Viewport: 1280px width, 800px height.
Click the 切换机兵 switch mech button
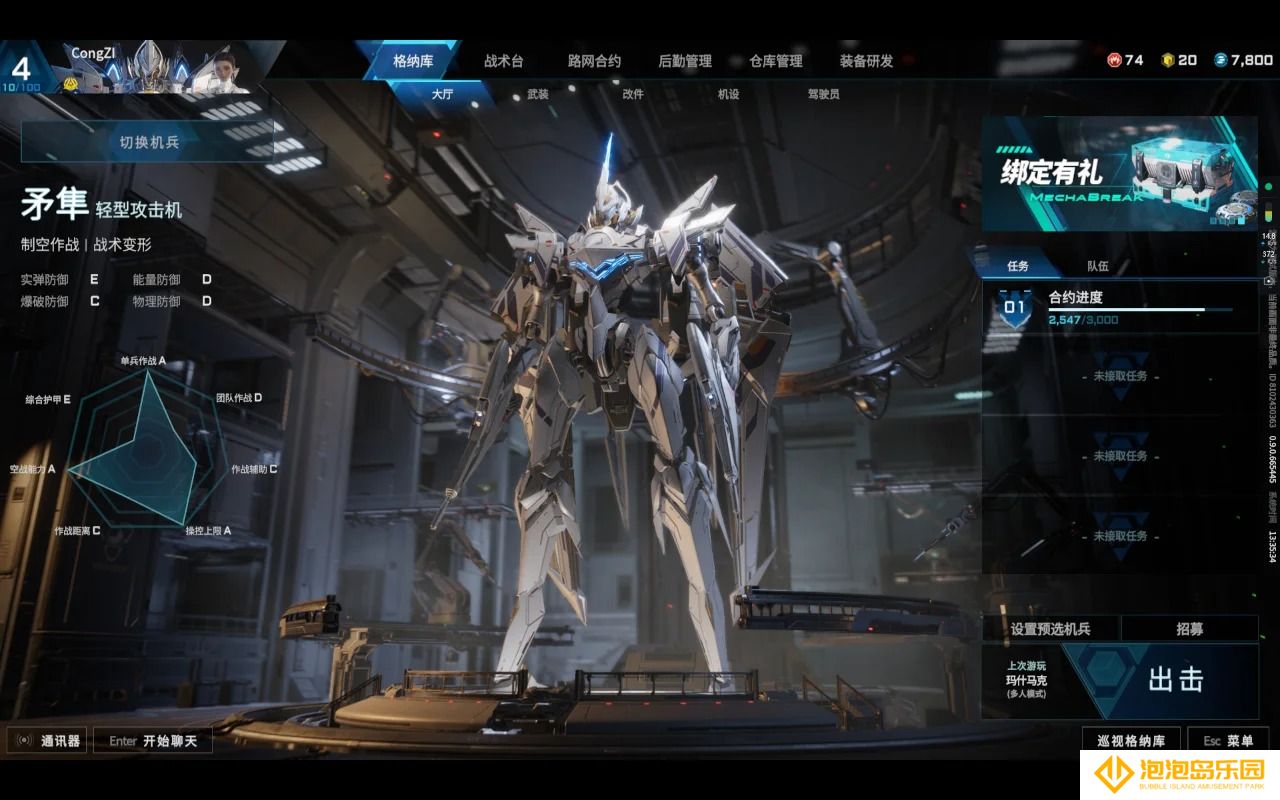click(x=148, y=142)
